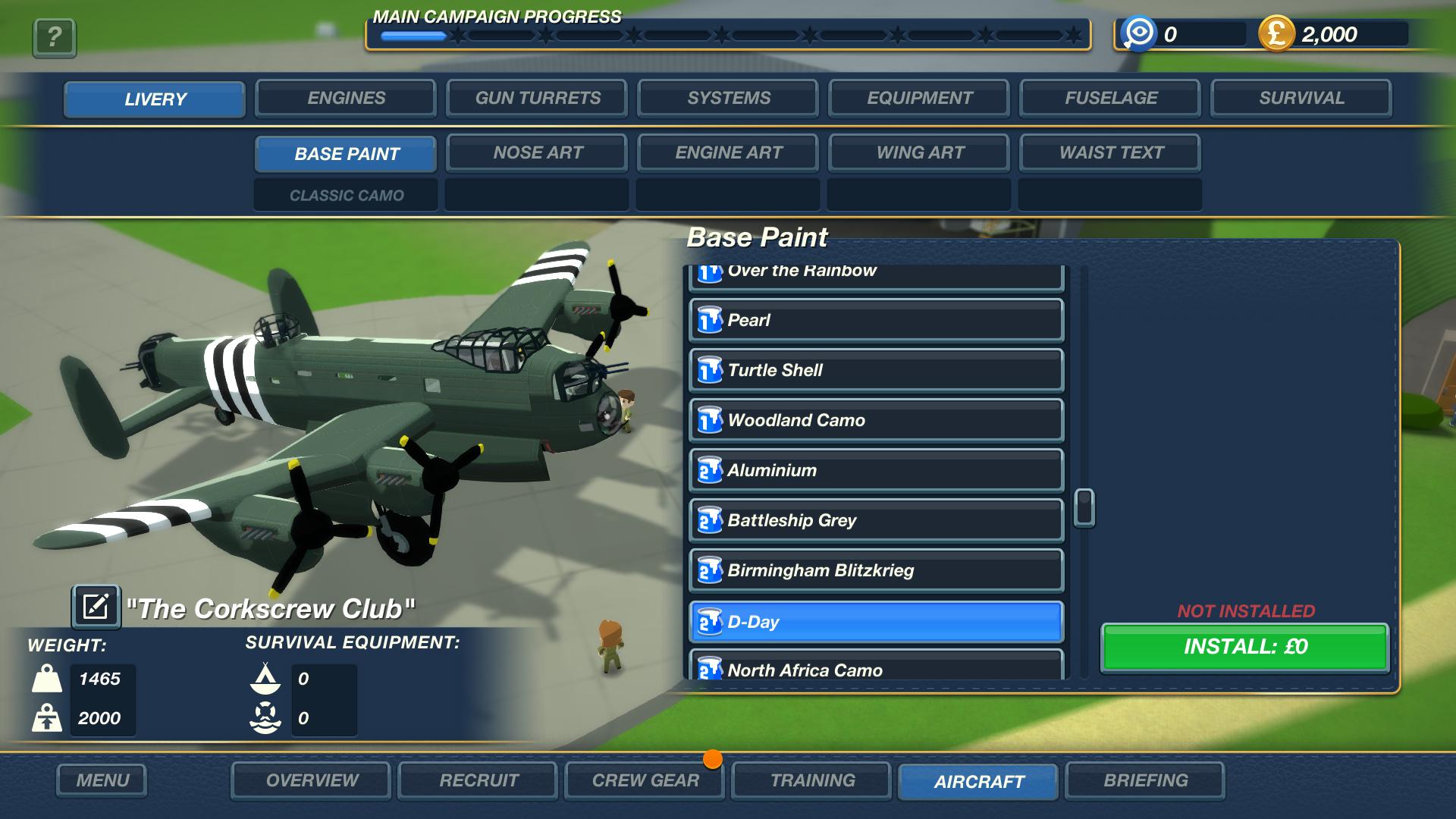1456x819 pixels.
Task: Open the Classic Camo sub-tab
Action: coord(345,195)
